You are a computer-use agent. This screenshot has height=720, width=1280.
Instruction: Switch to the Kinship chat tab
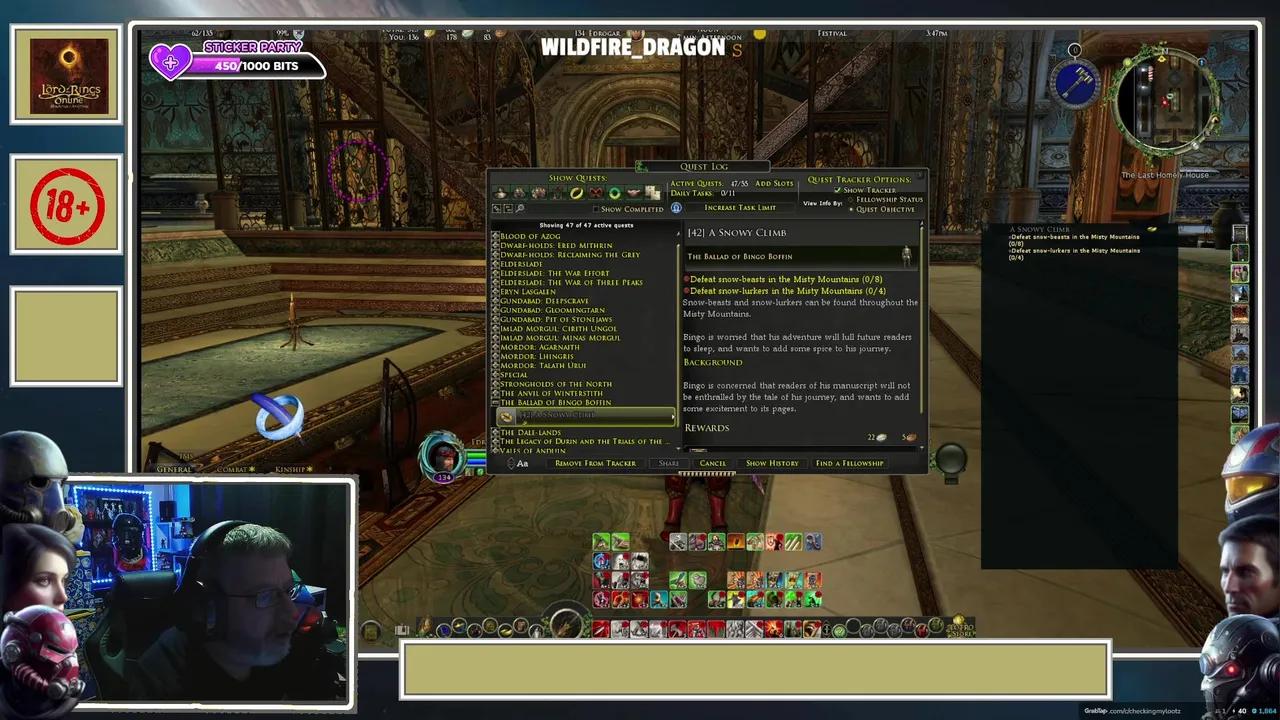290,468
